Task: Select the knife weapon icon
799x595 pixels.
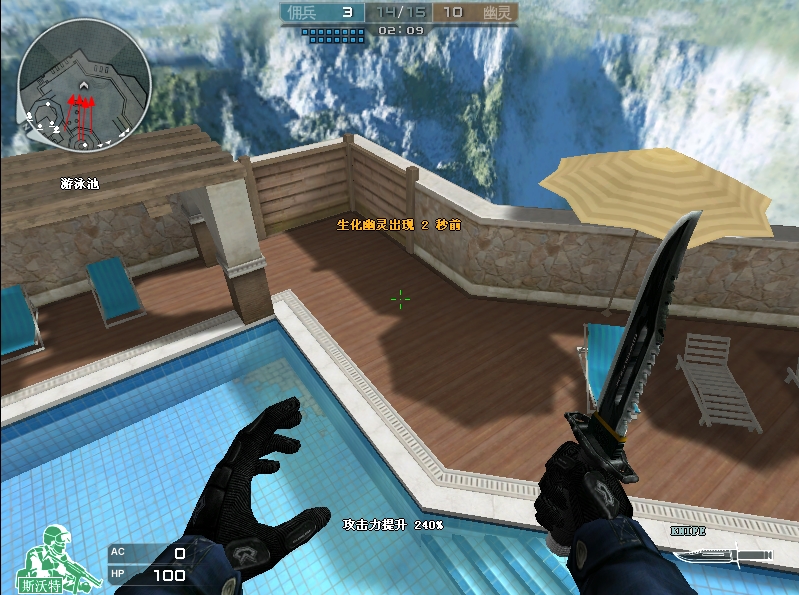Action: pos(723,553)
